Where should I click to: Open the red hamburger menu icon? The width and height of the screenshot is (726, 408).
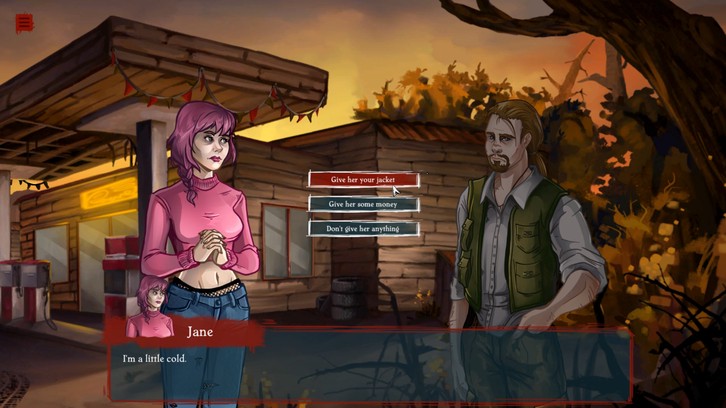24,23
